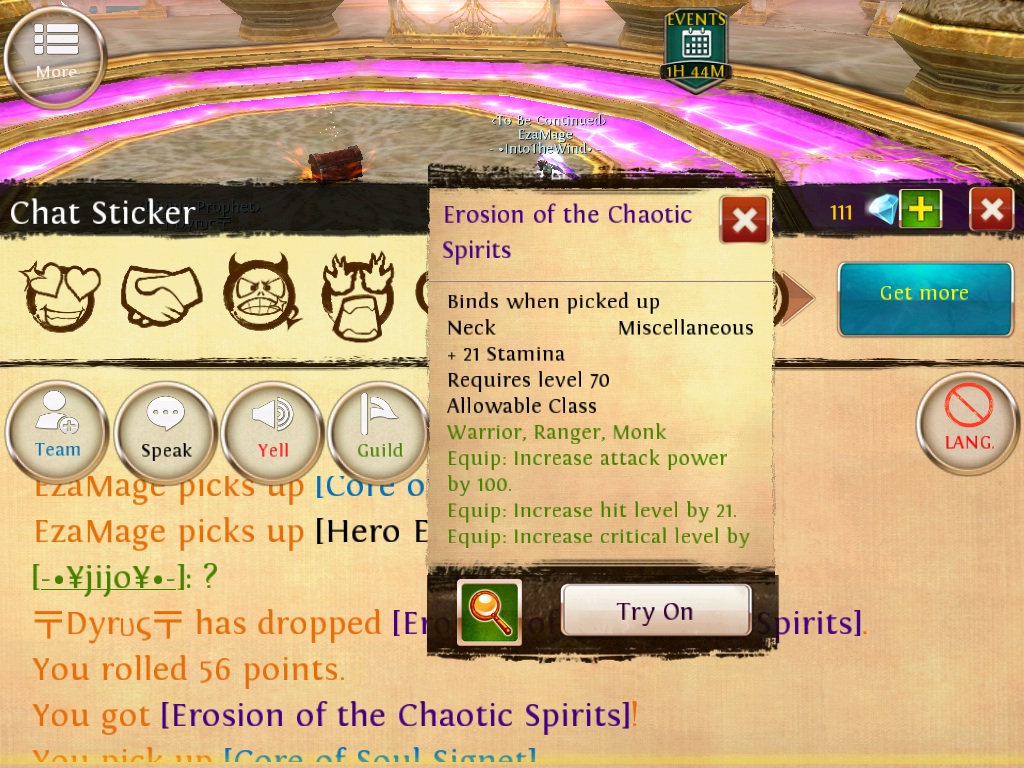The height and width of the screenshot is (768, 1024).
Task: Switch to Team chat channel
Action: [57, 432]
